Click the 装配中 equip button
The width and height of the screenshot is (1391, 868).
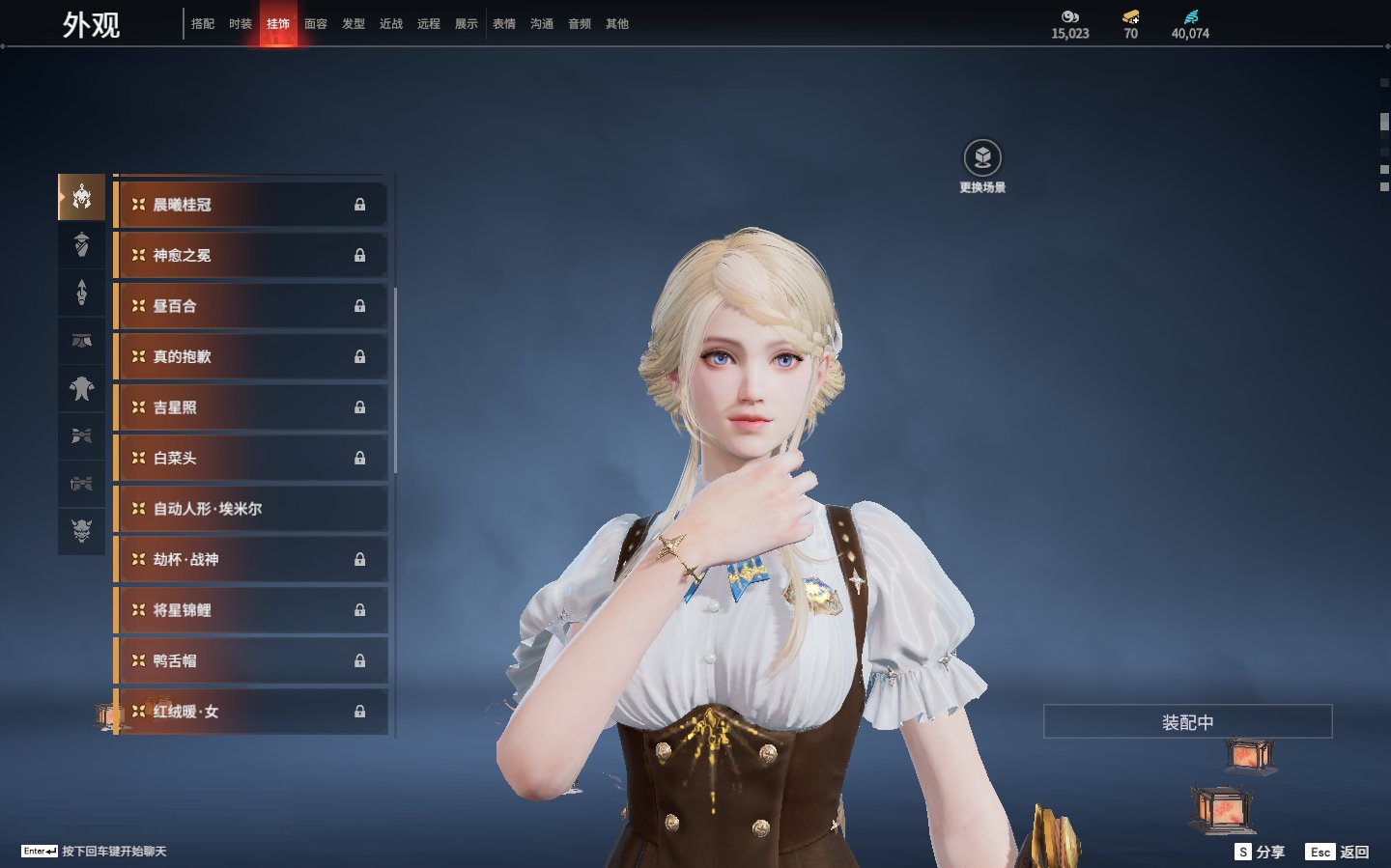point(1187,722)
